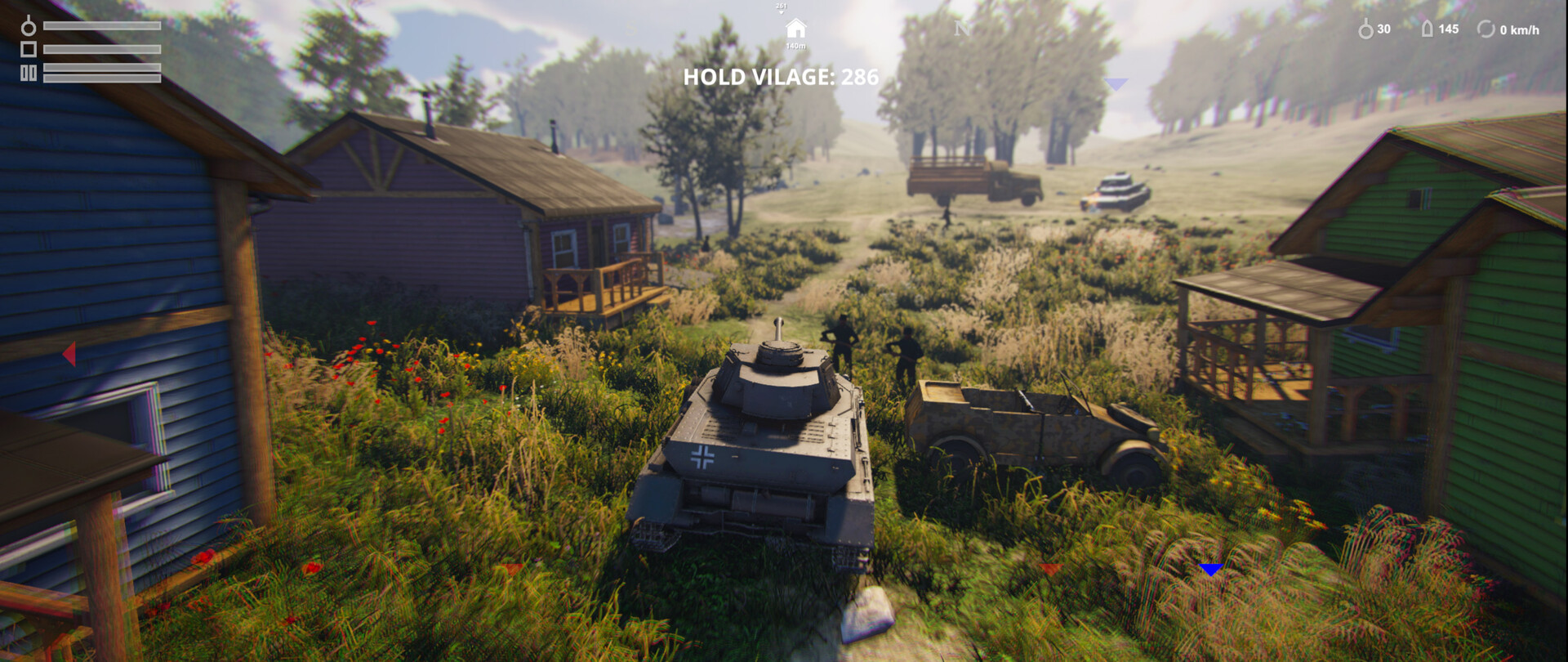Select the speedometer gauge icon near 0 km/h

pyautogui.click(x=1486, y=29)
